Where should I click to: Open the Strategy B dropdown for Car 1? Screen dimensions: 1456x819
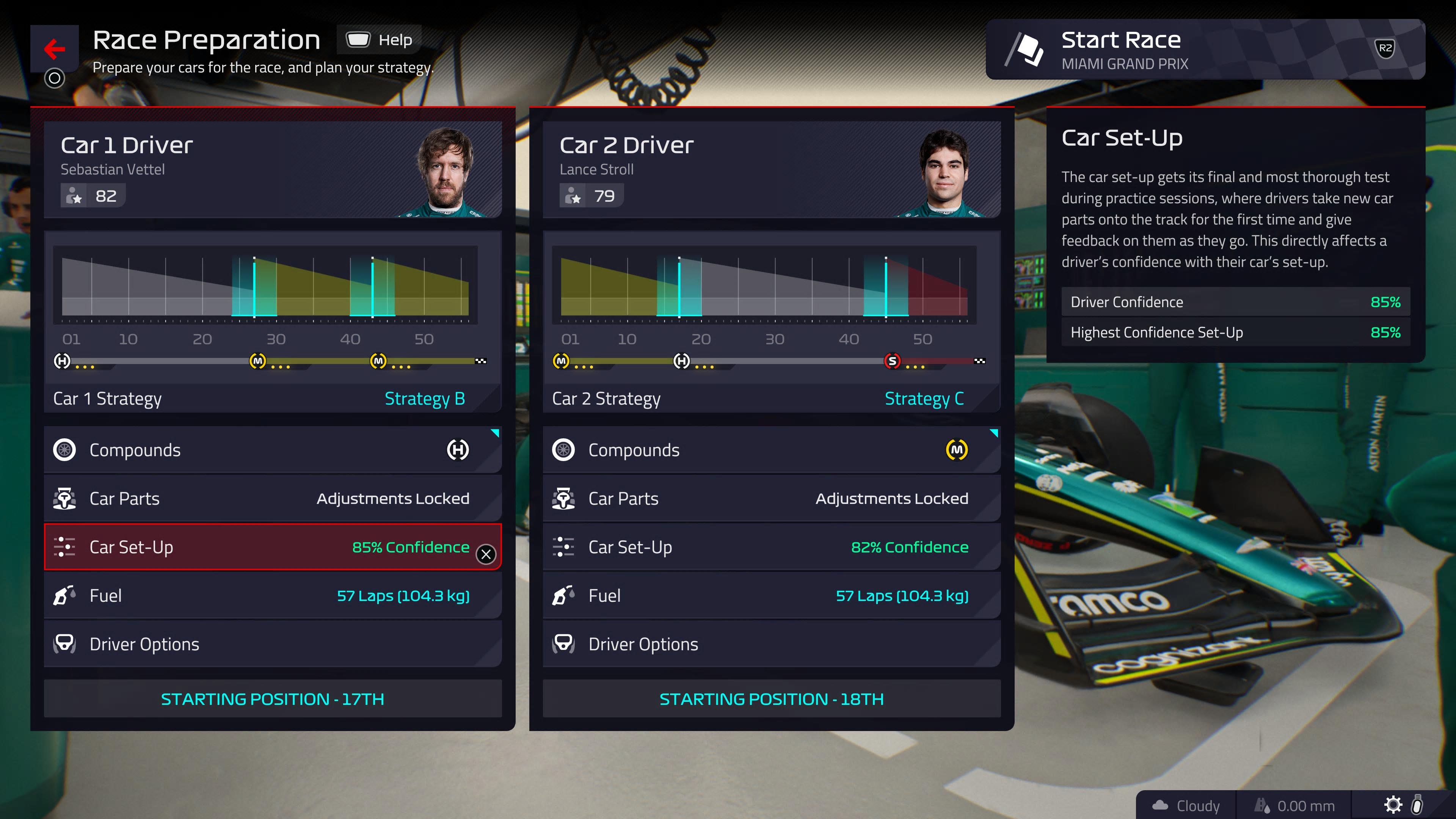pos(425,398)
